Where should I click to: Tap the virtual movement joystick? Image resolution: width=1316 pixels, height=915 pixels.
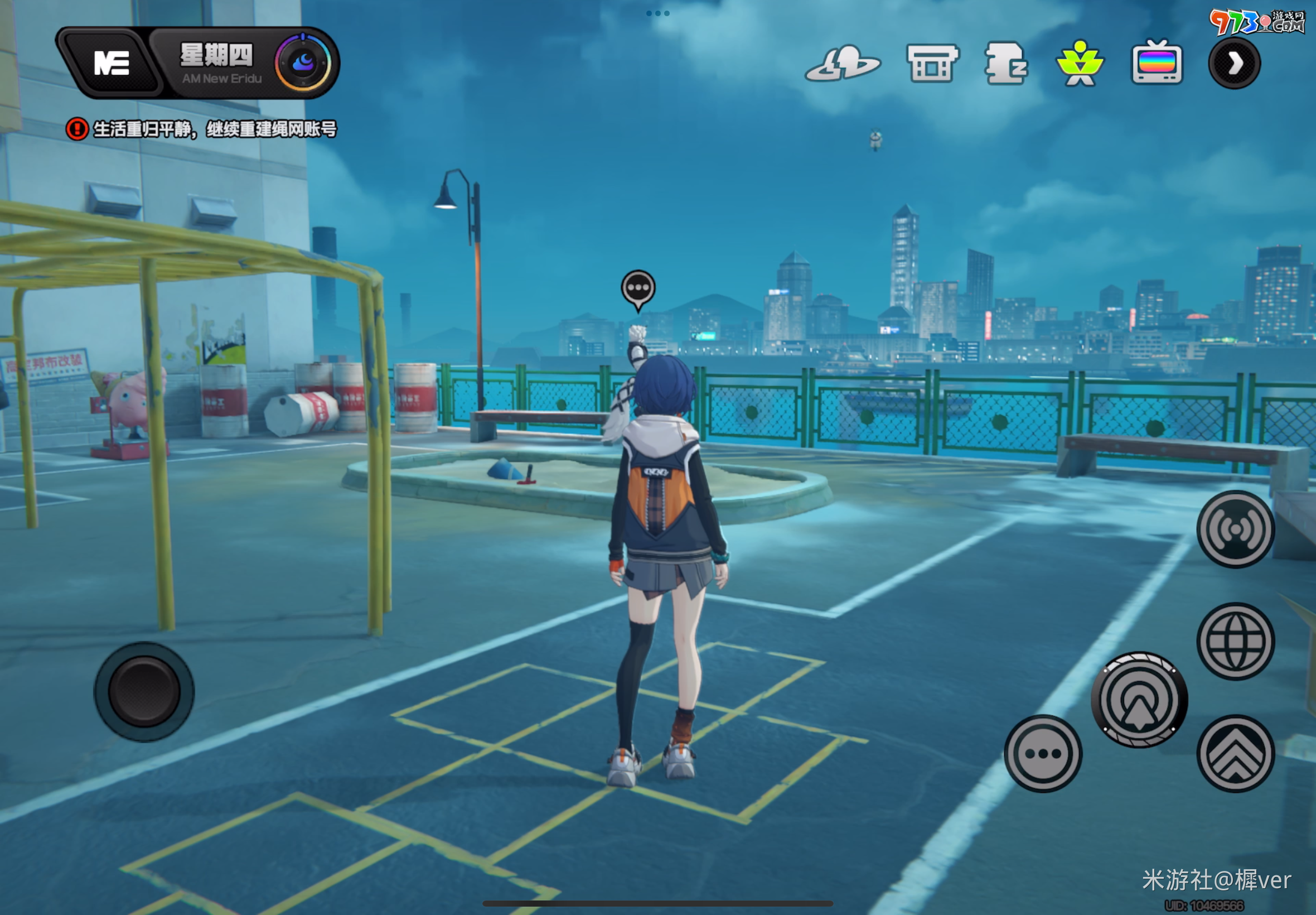[144, 691]
